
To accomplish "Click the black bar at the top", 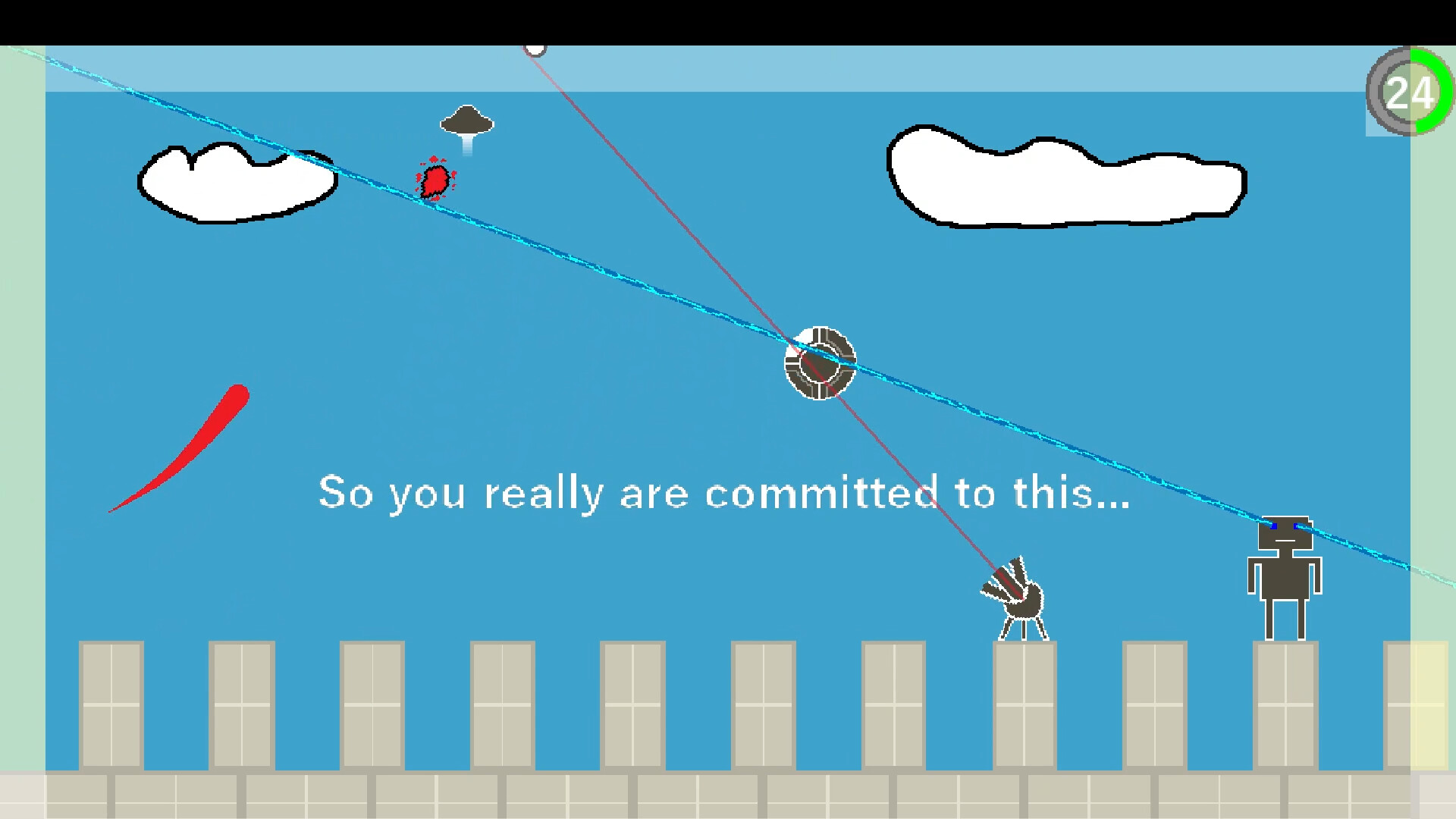I will (728, 19).
